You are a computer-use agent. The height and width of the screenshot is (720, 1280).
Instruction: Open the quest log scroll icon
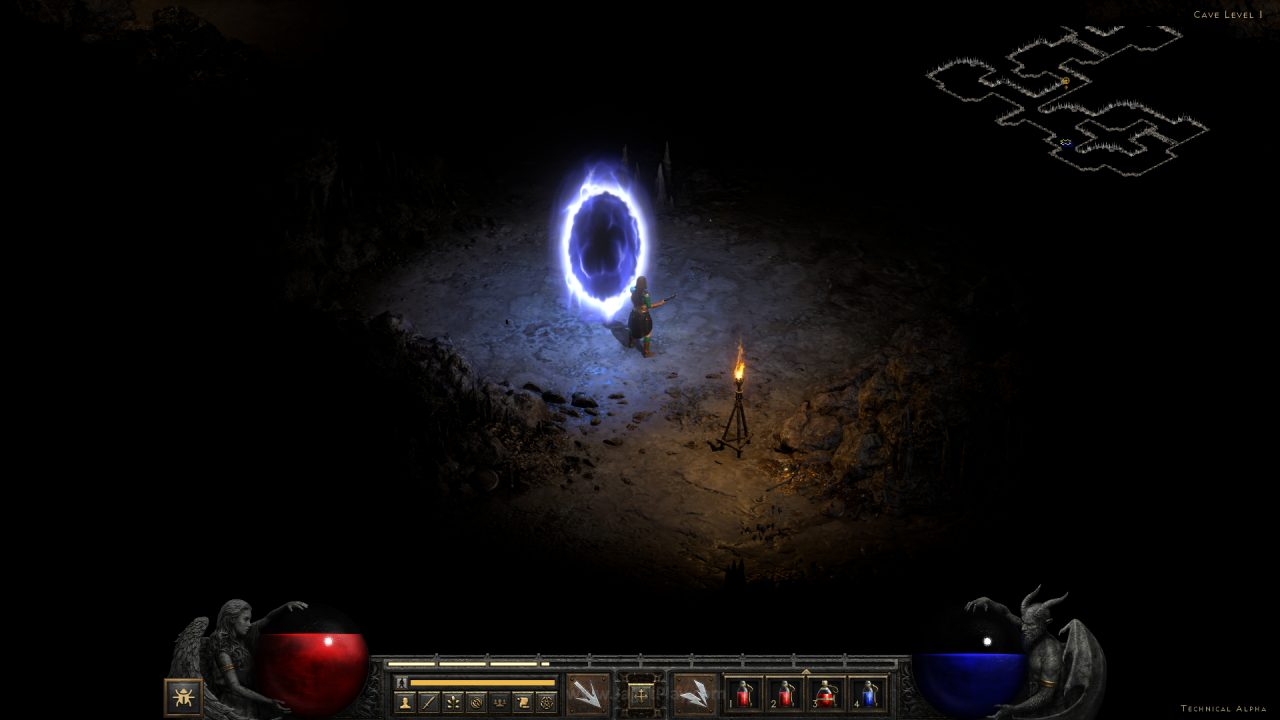522,702
